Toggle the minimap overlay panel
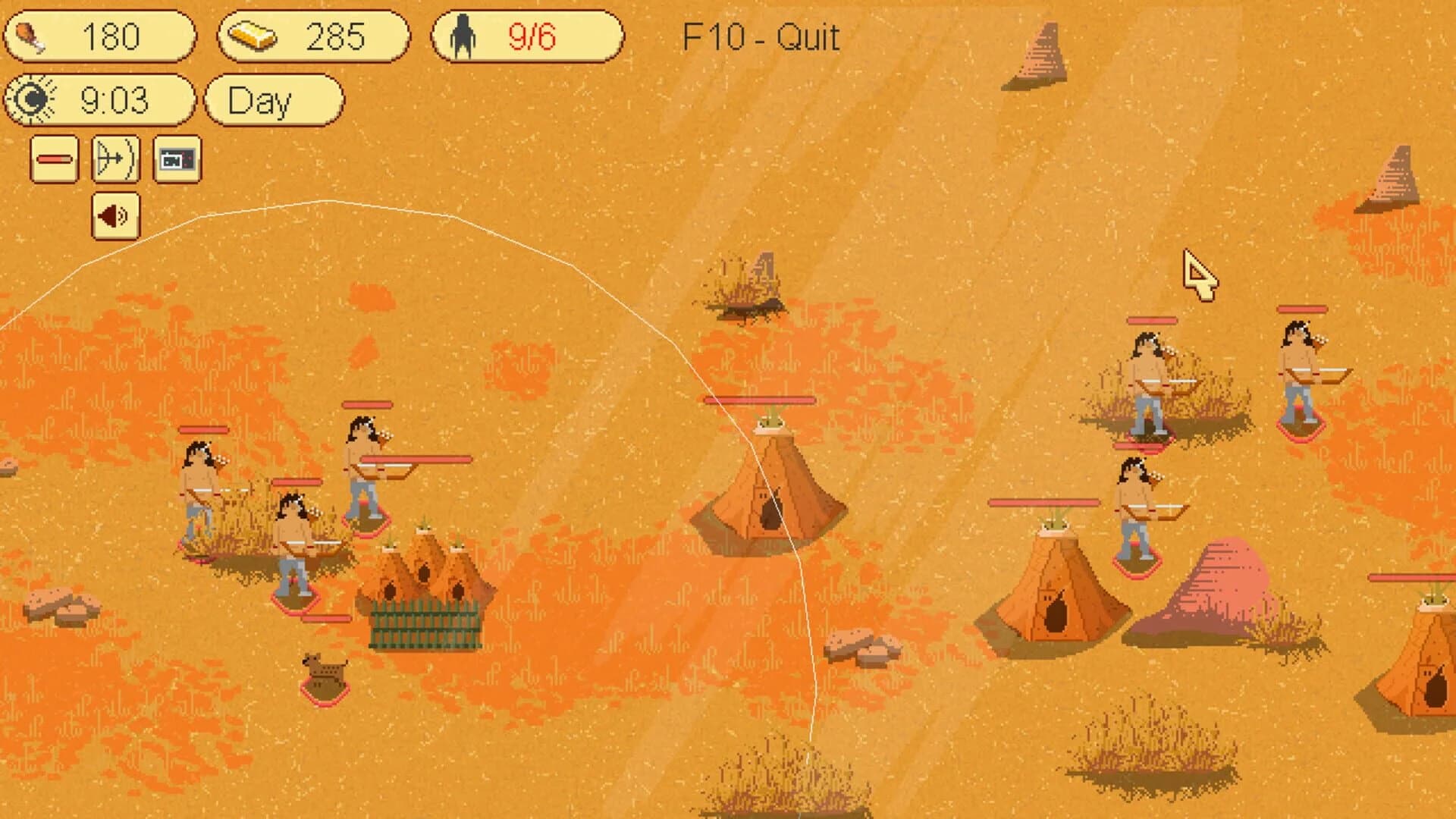Screen dimensions: 1456x819 pyautogui.click(x=177, y=160)
